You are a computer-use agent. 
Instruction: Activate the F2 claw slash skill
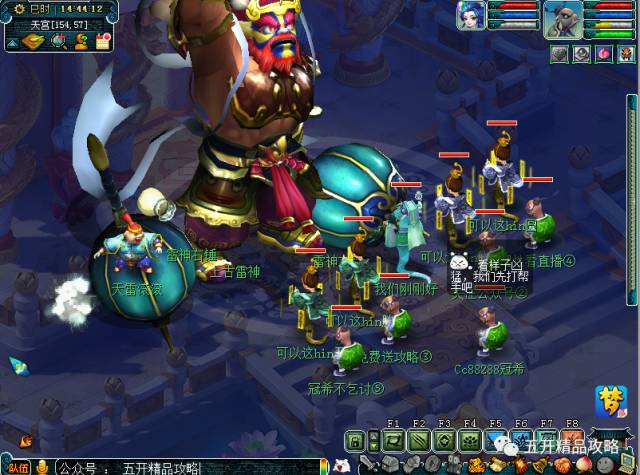[419, 441]
